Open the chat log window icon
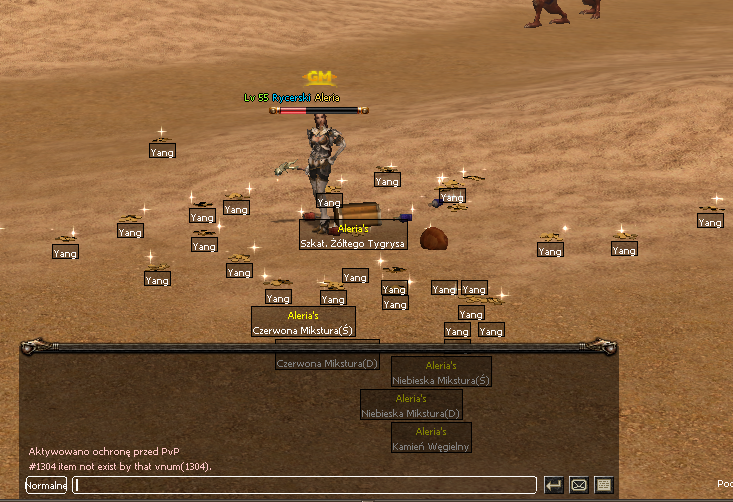 (603, 485)
